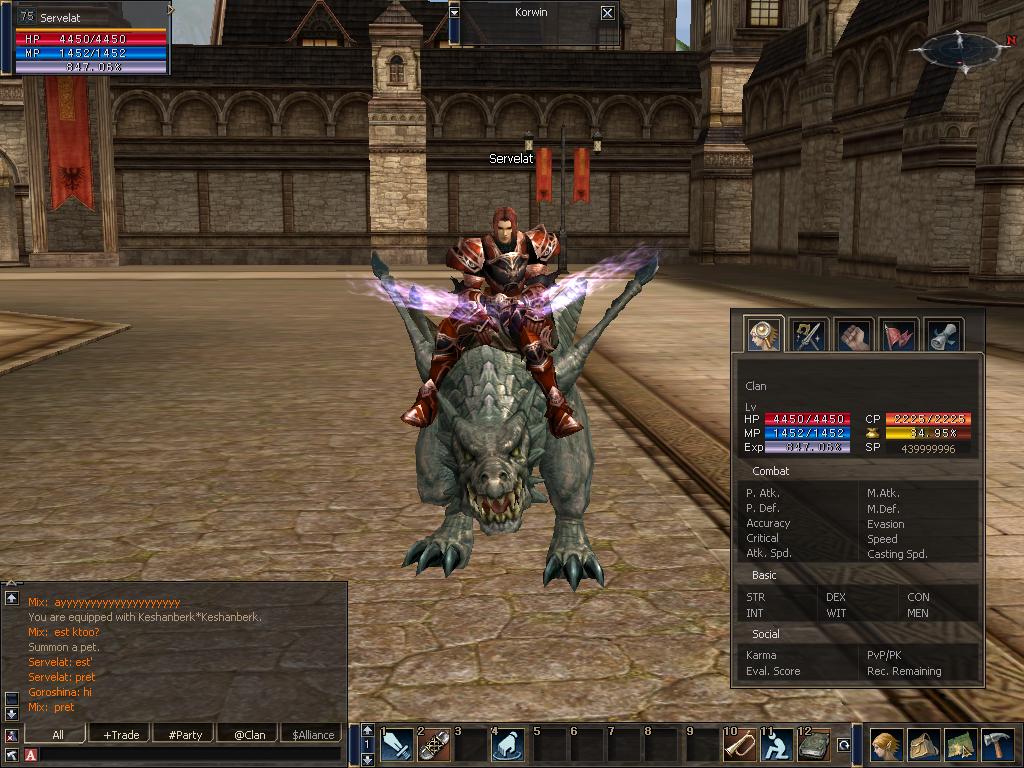
Task: Open the fist actions tab
Action: (853, 335)
